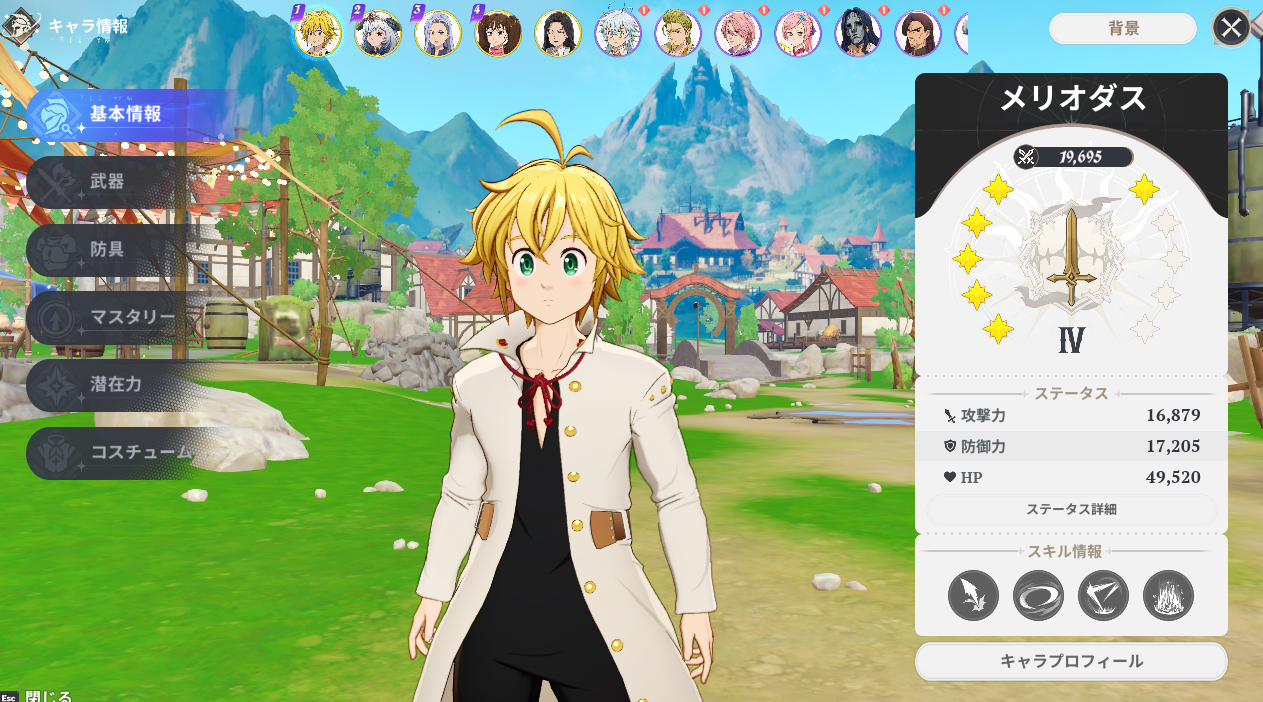This screenshot has width=1263, height=702.
Task: Choose the horned white-haired portrait numbered 2
Action: coord(378,33)
